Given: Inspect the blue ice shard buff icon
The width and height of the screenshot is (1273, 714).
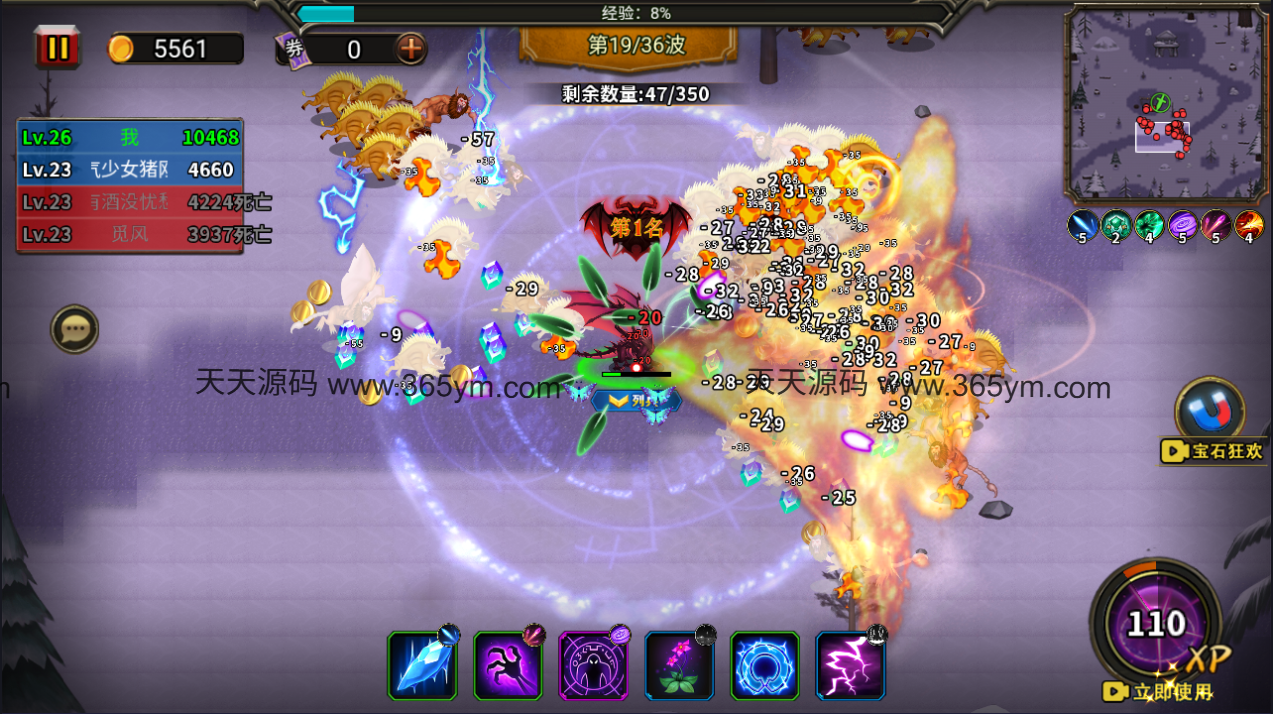Looking at the screenshot, I should pyautogui.click(x=1083, y=225).
